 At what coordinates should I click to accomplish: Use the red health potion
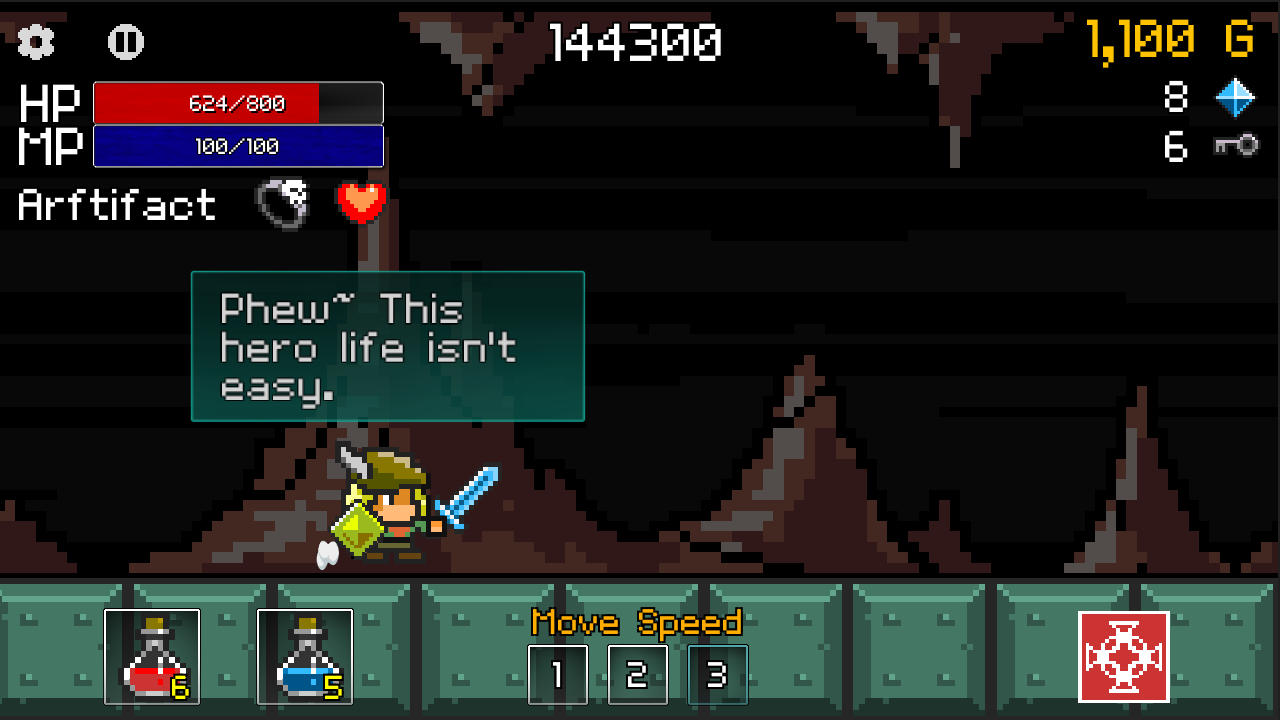pos(152,655)
